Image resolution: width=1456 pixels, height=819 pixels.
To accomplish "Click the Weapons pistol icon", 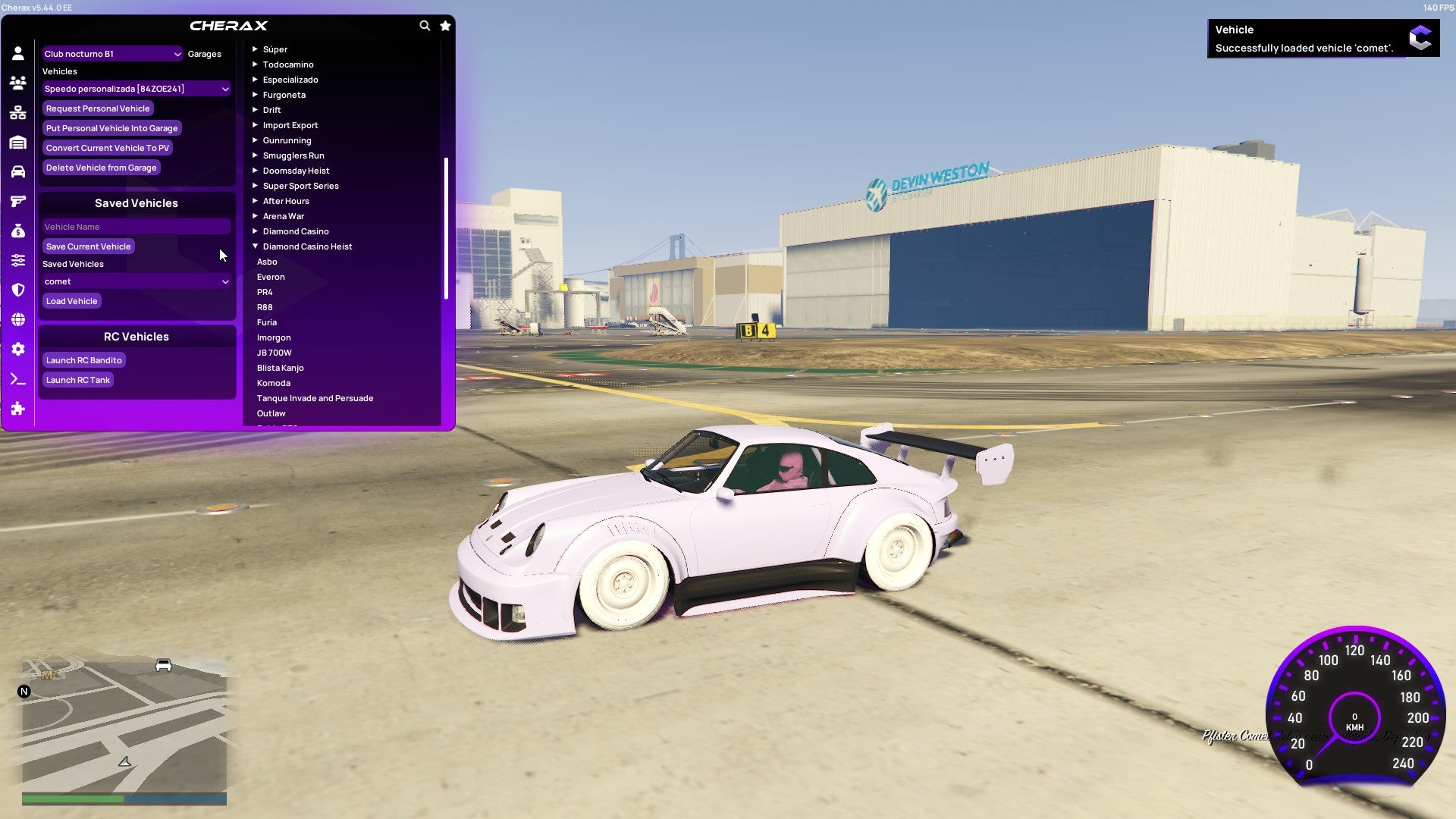I will coord(18,201).
